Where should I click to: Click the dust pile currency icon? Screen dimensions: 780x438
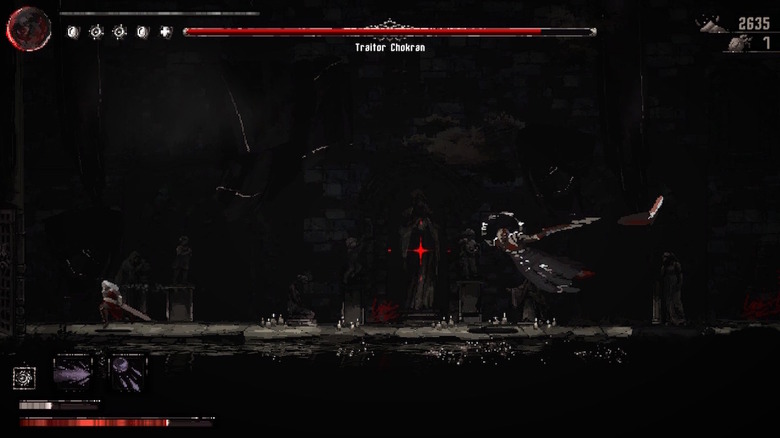click(714, 24)
